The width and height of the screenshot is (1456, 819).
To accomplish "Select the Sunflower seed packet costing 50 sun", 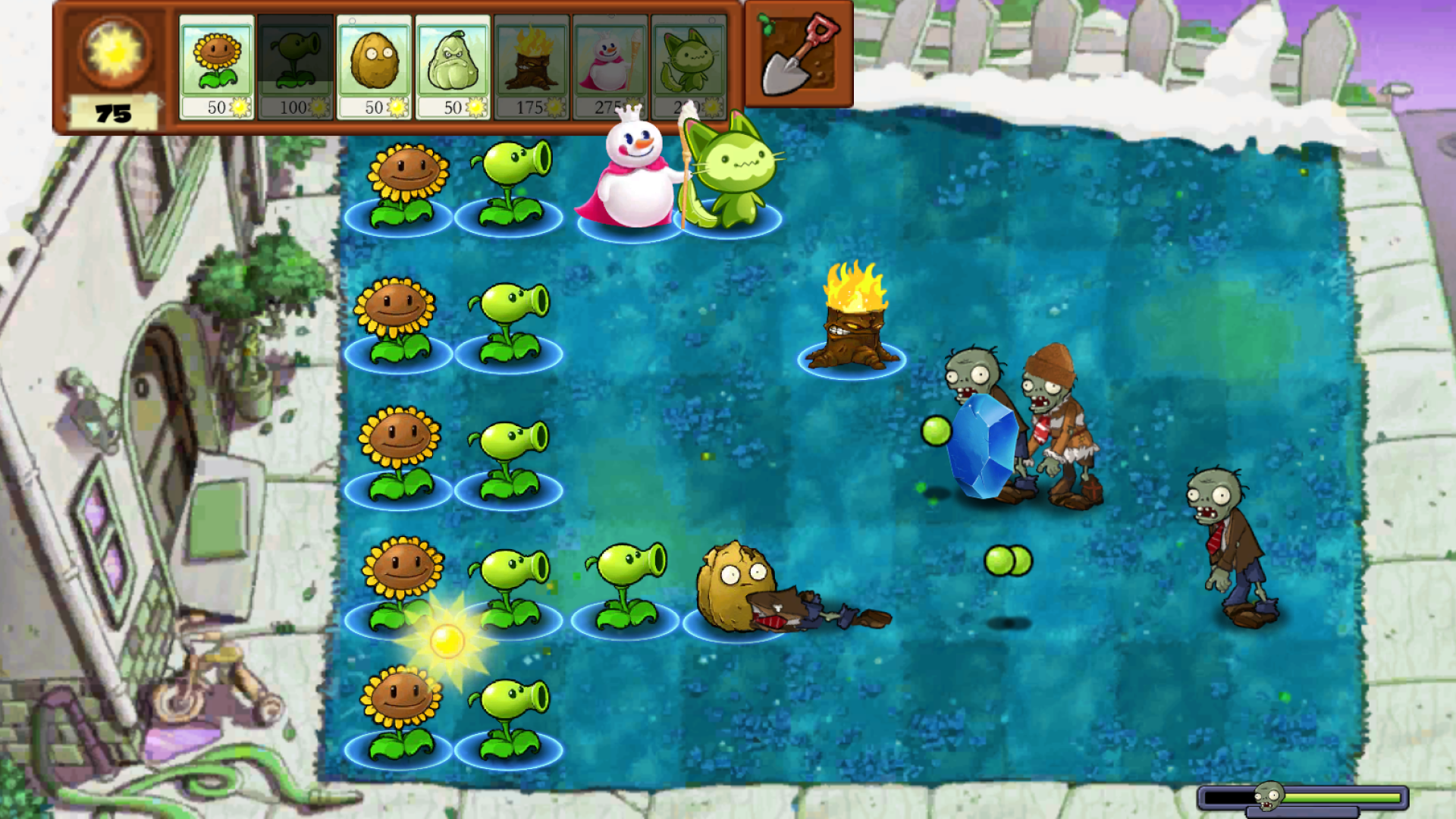I will [x=216, y=61].
